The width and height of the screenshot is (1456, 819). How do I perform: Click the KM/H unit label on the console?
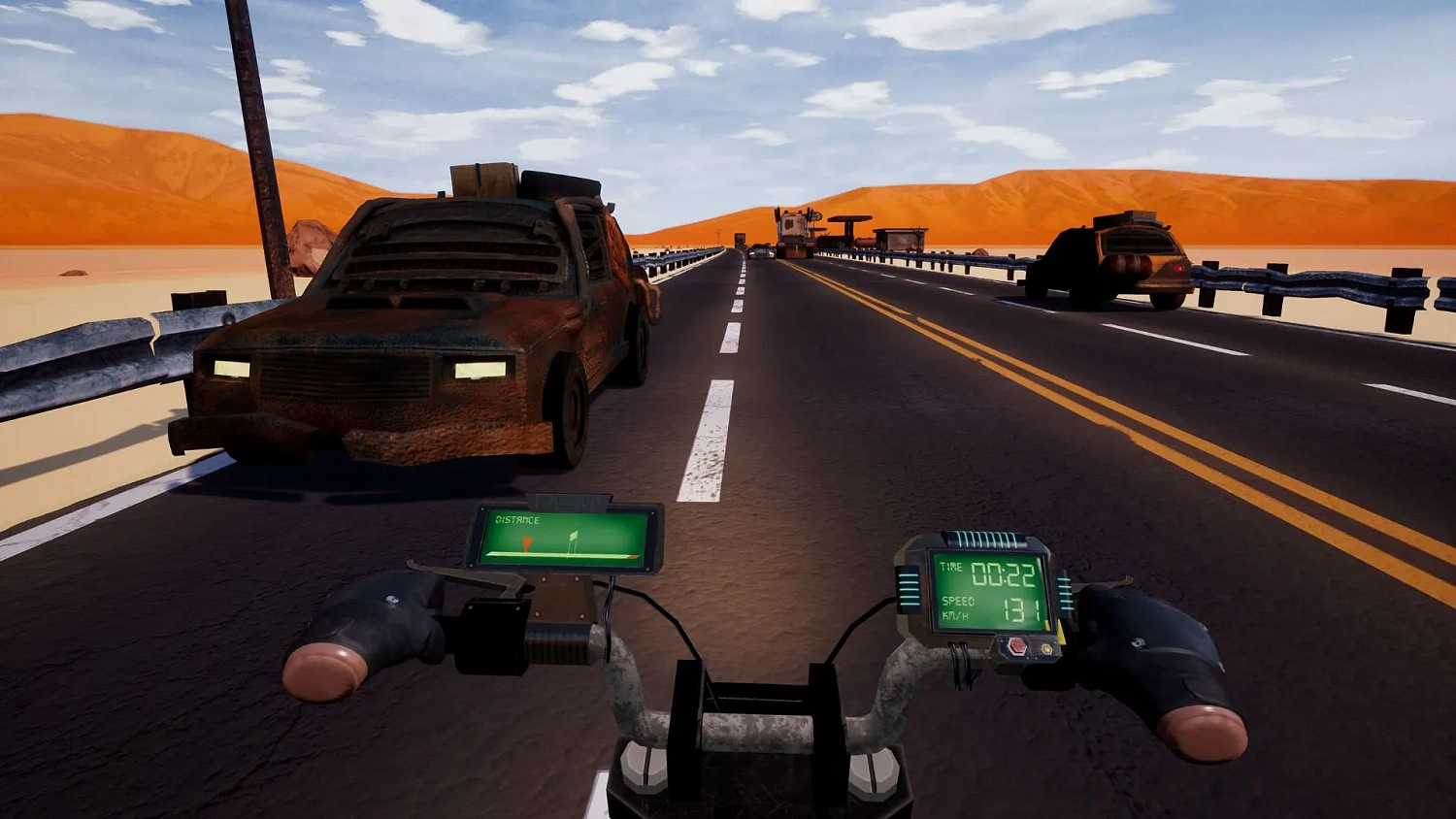[x=957, y=614]
